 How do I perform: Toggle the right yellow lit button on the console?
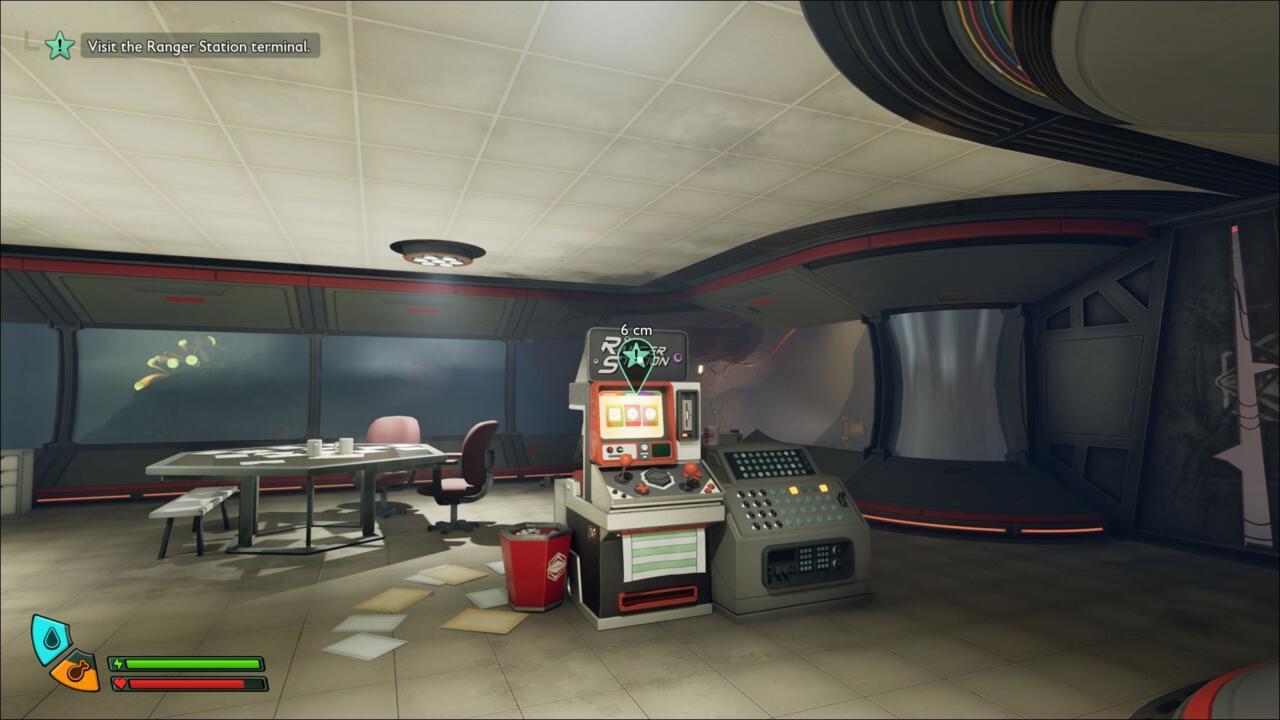(822, 487)
